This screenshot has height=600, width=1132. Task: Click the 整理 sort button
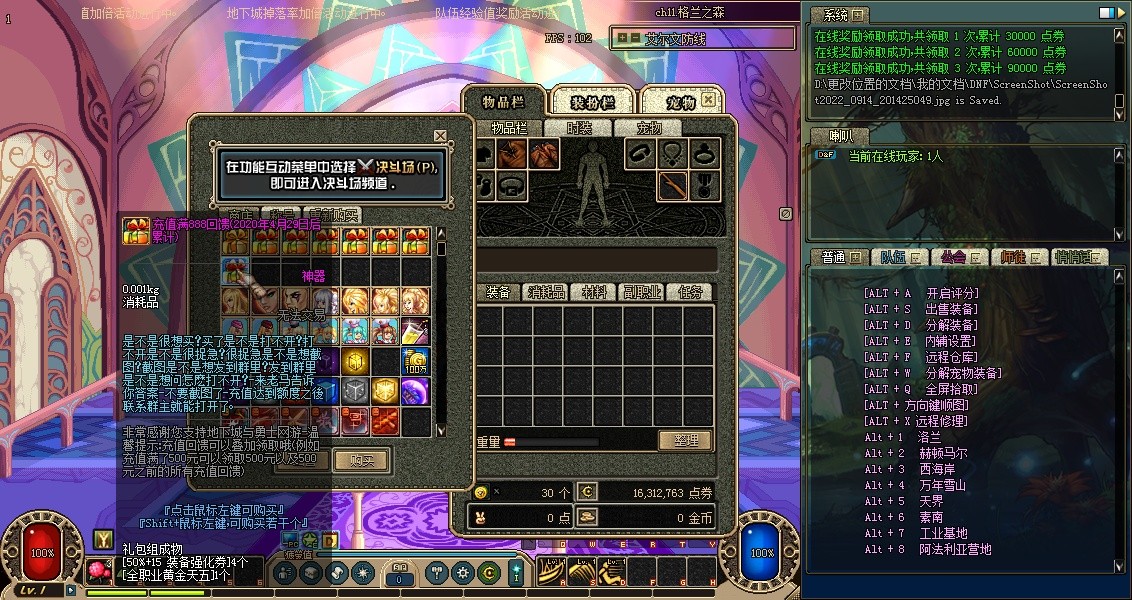(x=685, y=440)
